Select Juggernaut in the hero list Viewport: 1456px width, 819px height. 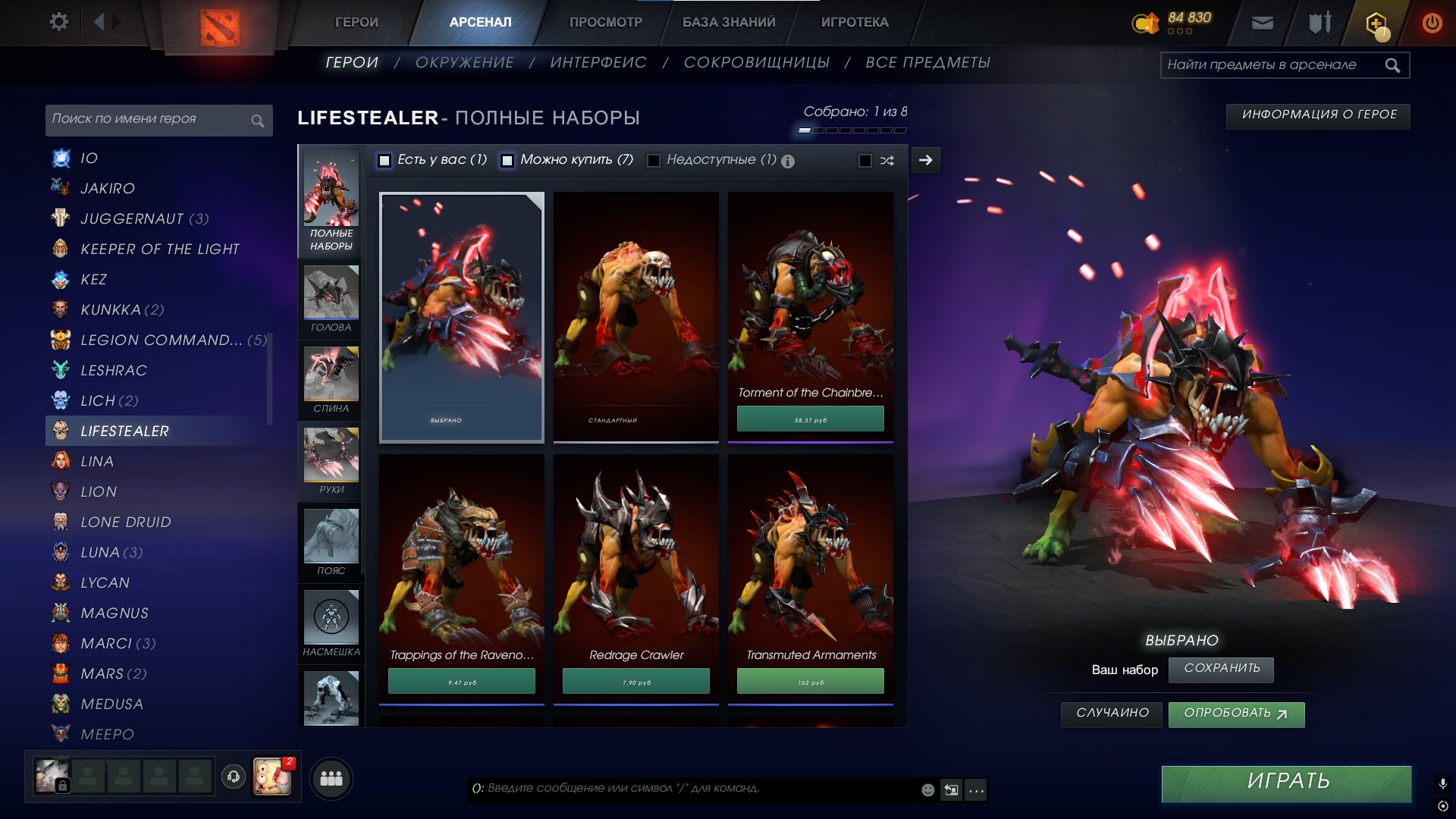point(132,219)
